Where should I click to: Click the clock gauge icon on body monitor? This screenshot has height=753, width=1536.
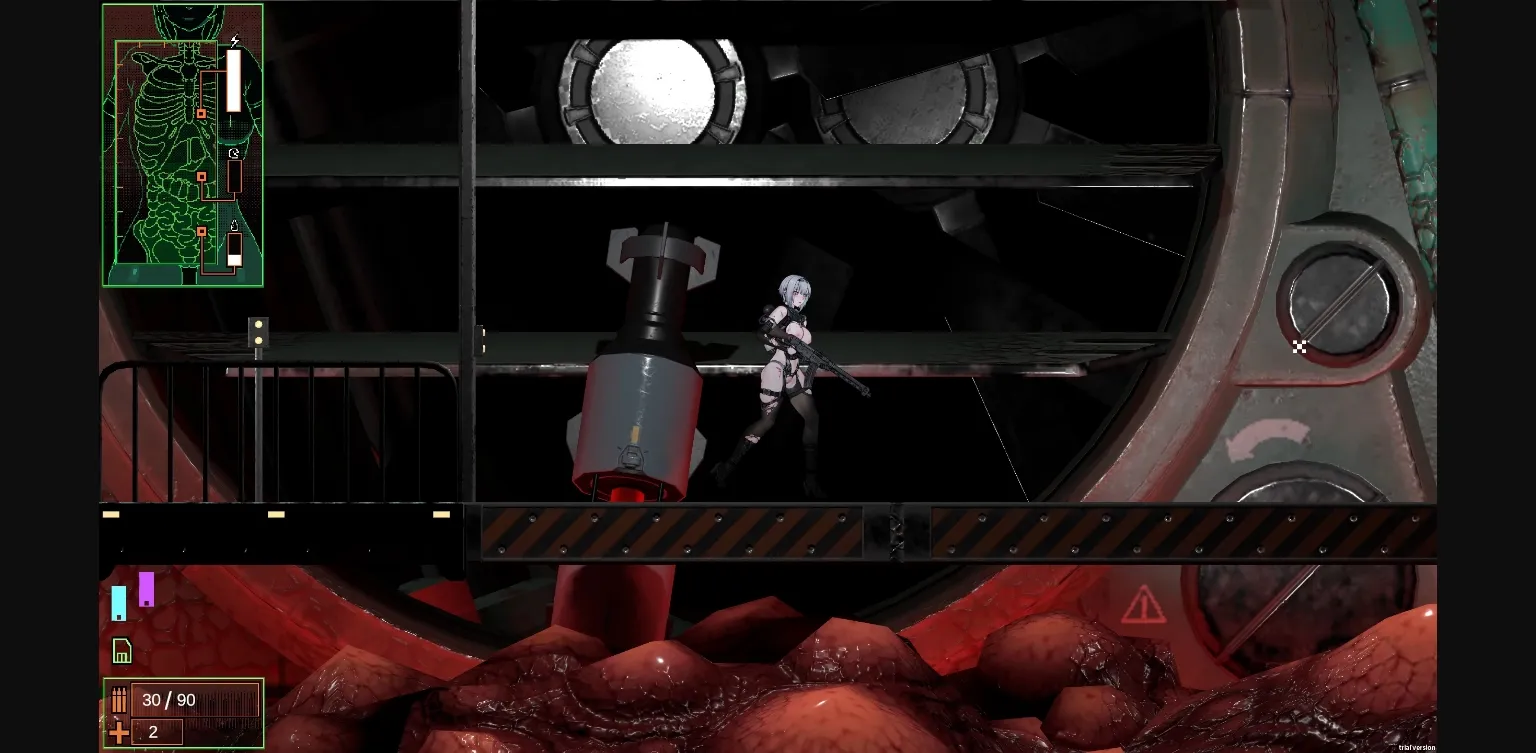[234, 152]
